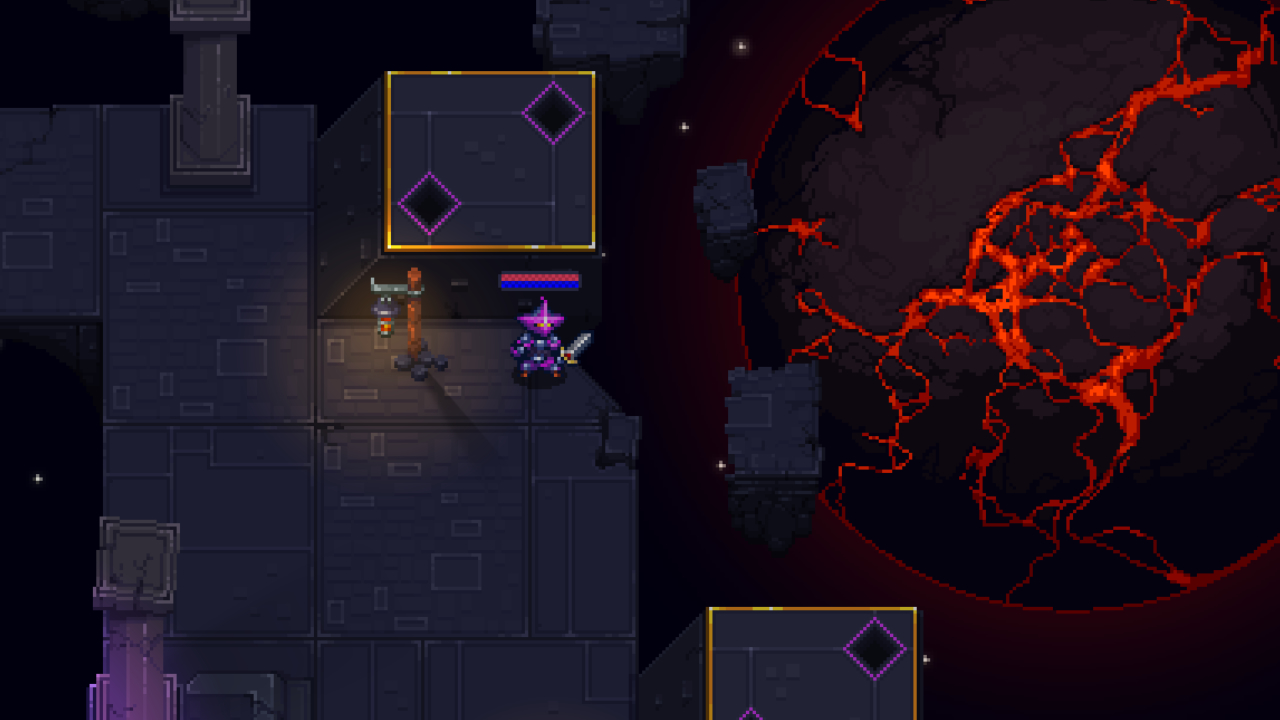Image resolution: width=1280 pixels, height=720 pixels.
Task: Toggle the upper-right room's gold border highlight
Action: click(x=493, y=72)
